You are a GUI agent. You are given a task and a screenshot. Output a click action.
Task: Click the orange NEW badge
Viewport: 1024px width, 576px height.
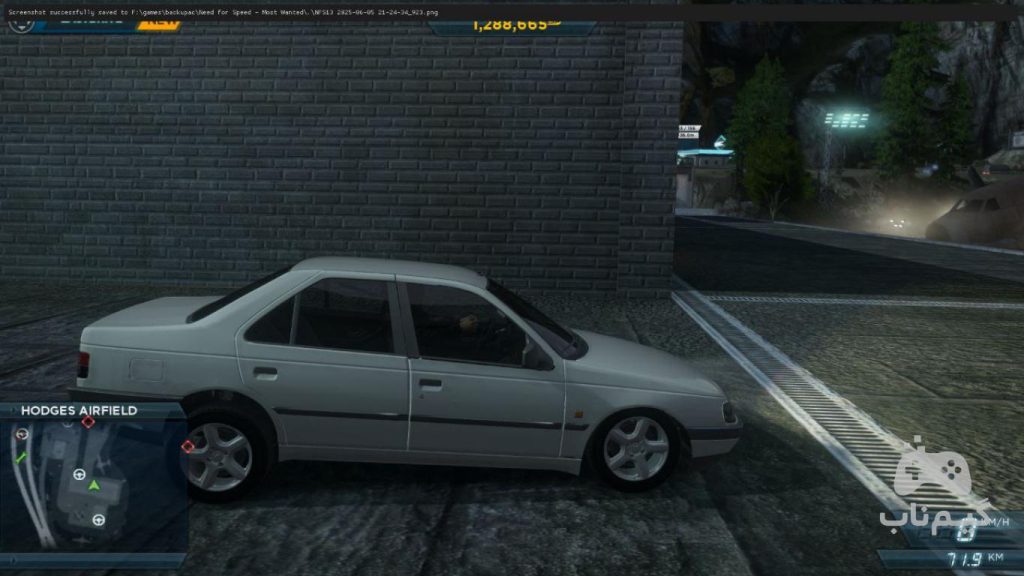pos(158,22)
